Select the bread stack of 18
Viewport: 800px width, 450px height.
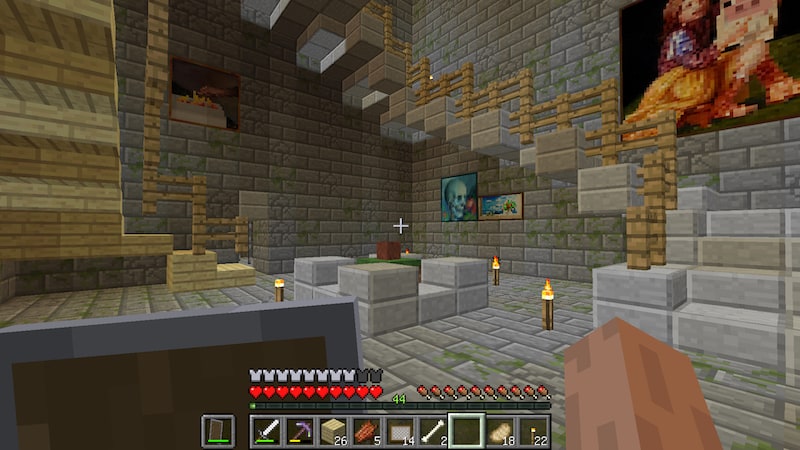(x=499, y=431)
